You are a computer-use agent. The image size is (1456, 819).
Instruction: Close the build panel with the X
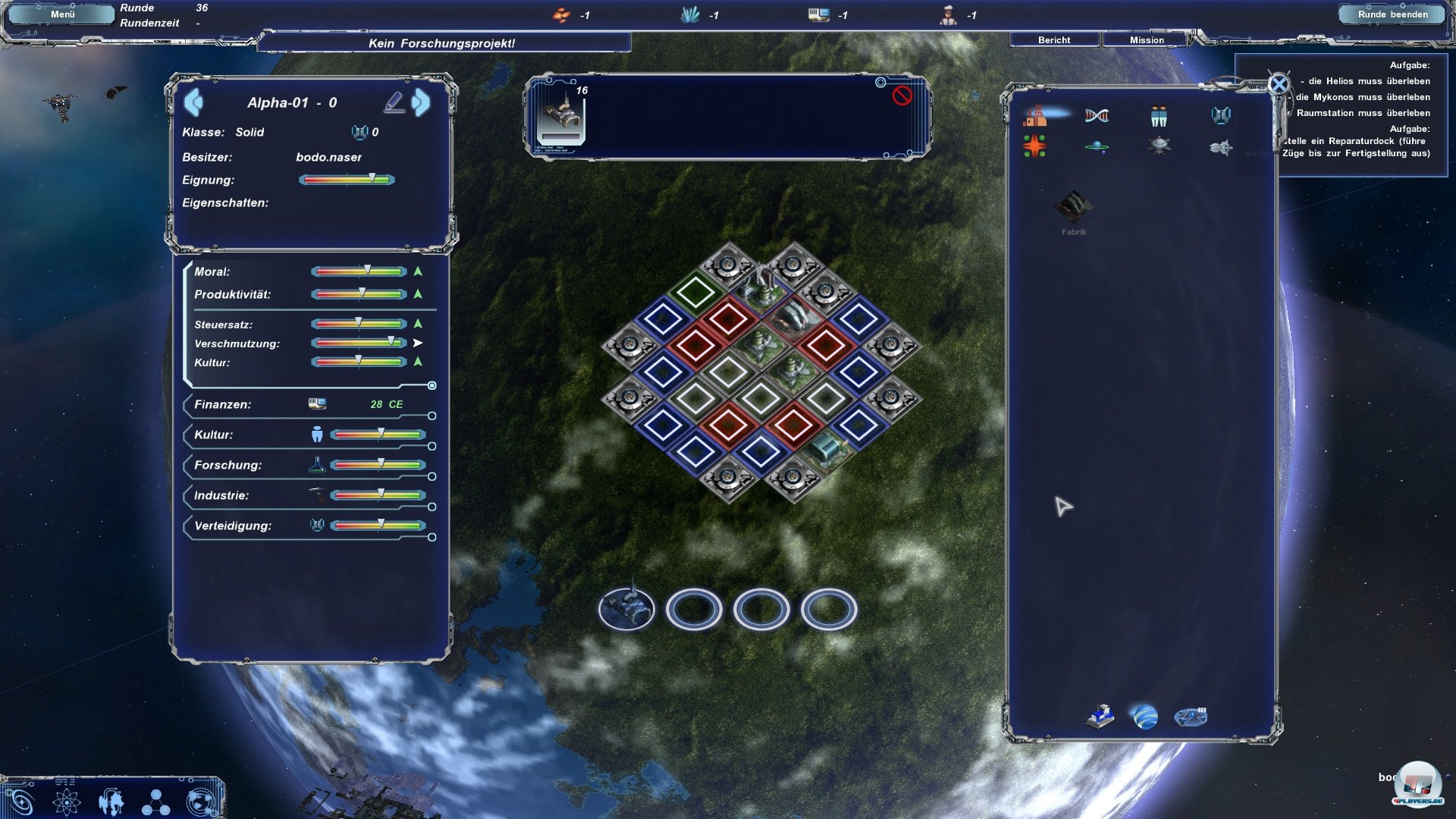[1279, 84]
